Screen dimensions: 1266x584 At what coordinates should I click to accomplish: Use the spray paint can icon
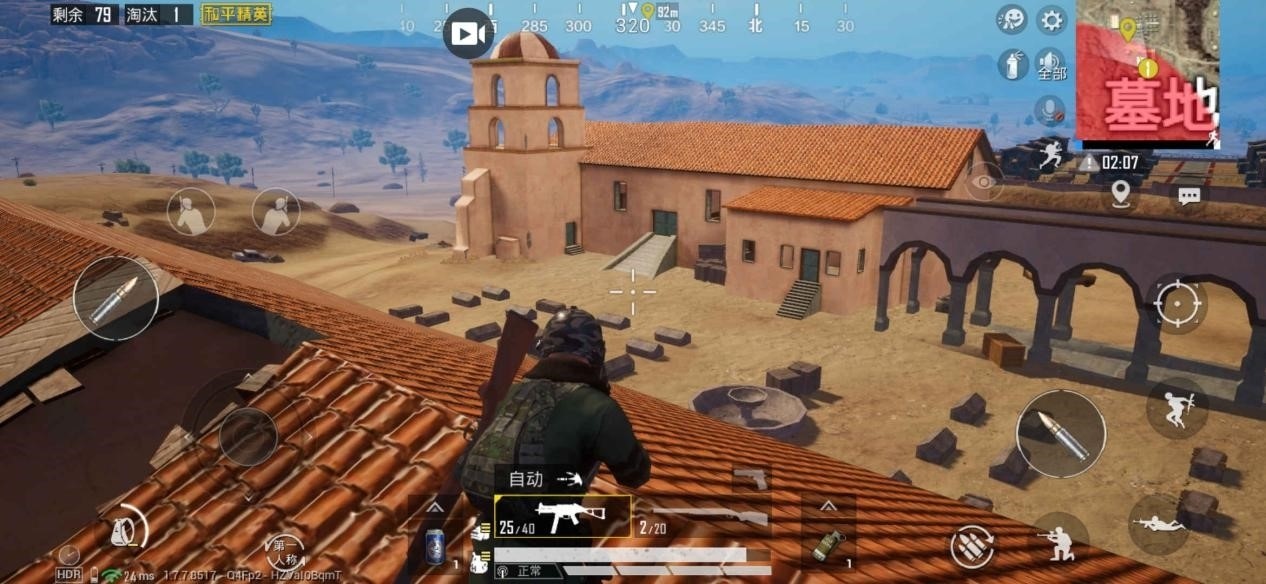coord(1012,65)
